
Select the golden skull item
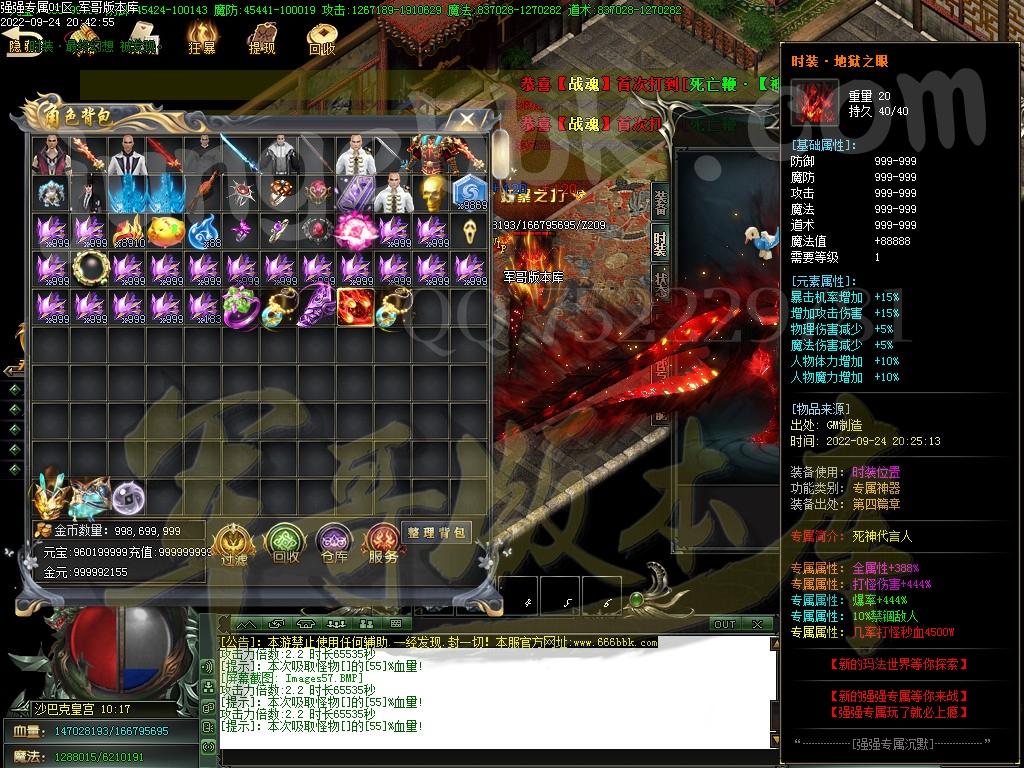pos(431,193)
